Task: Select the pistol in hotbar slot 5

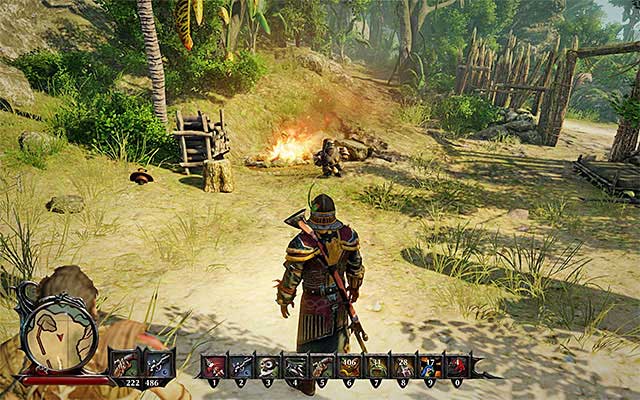Action: (x=323, y=366)
